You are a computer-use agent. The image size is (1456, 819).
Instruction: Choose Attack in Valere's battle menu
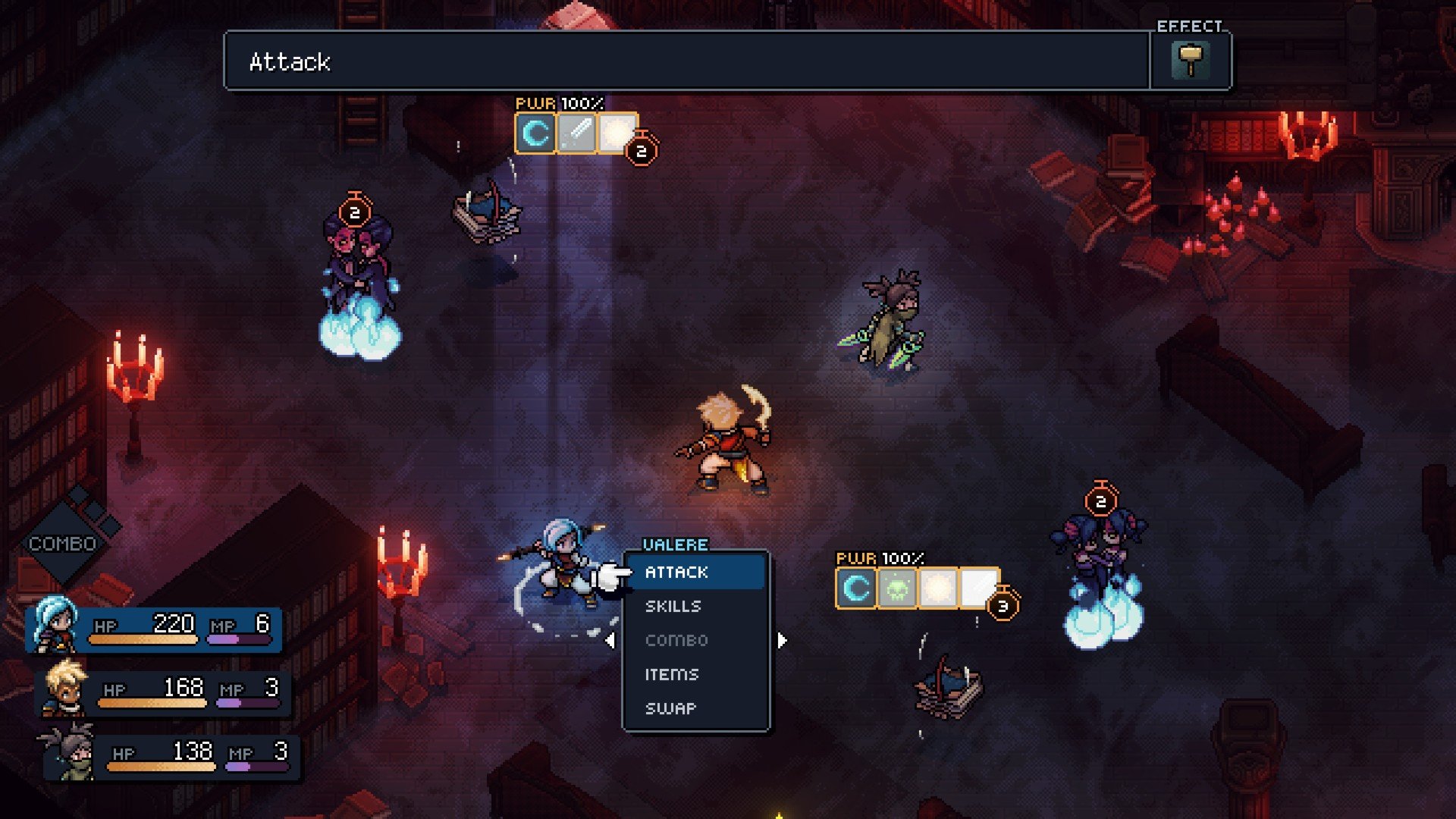point(676,573)
